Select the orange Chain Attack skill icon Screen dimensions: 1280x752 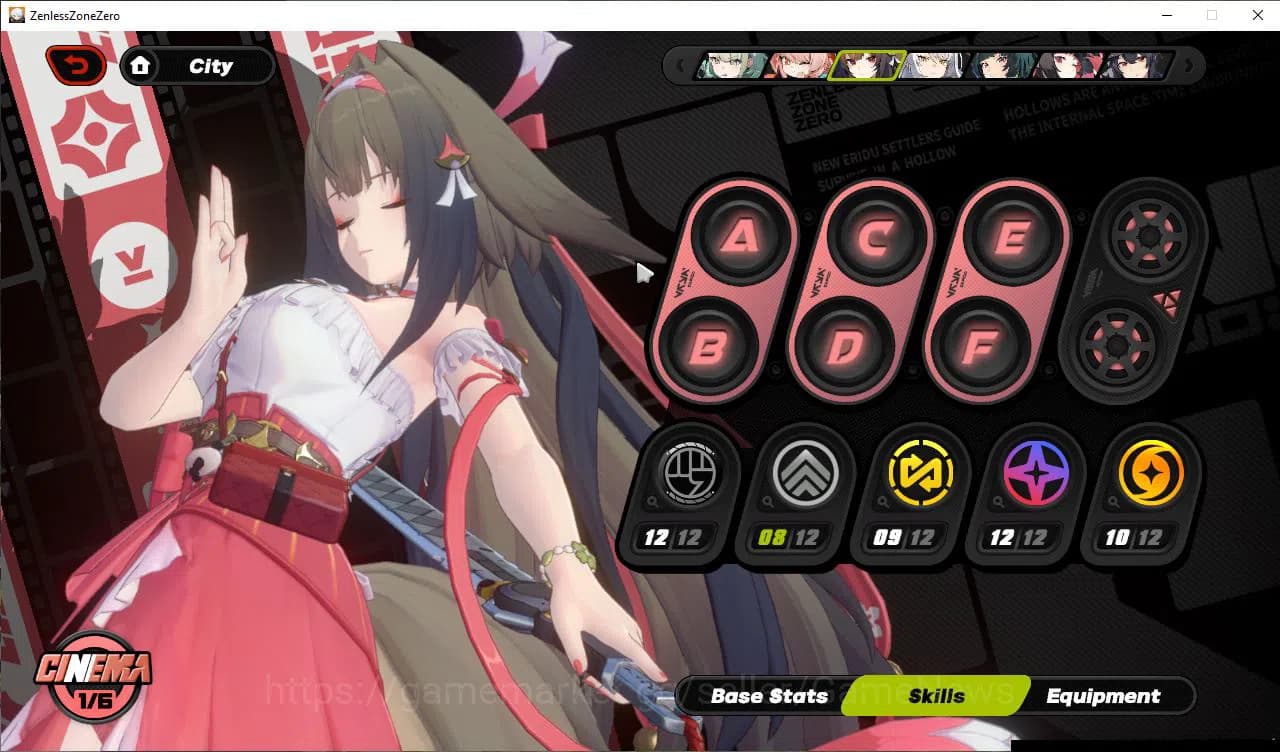pos(1148,473)
